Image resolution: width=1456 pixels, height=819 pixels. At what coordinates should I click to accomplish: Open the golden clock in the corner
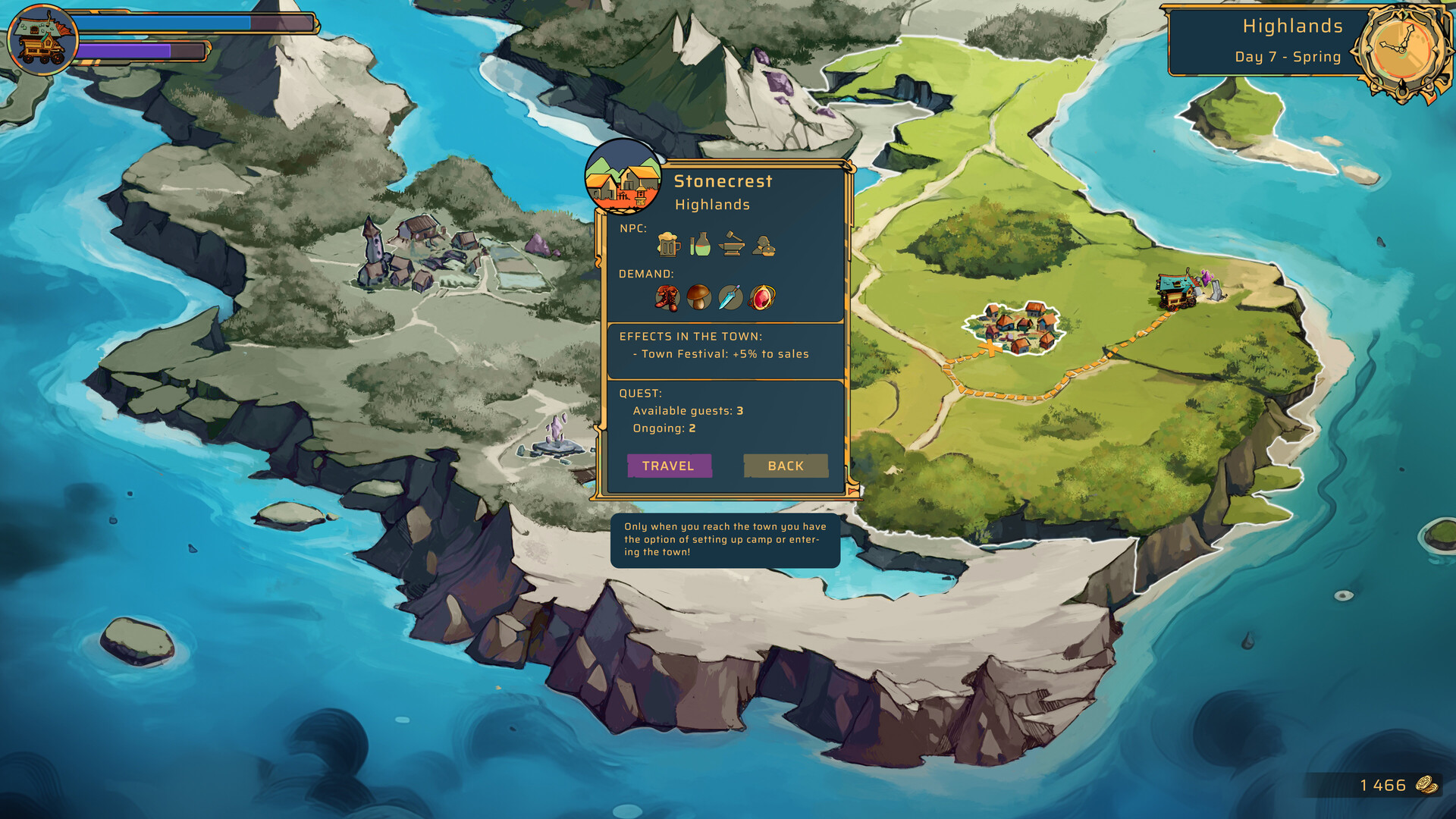coord(1401,47)
